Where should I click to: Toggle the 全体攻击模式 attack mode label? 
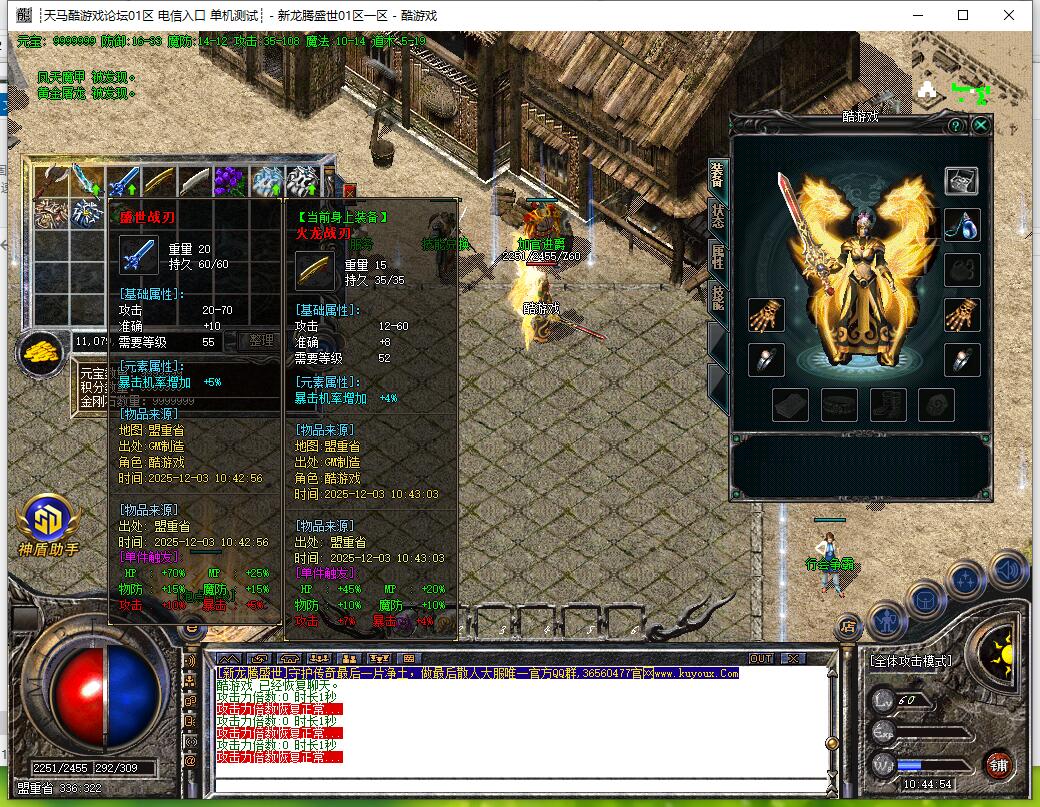[911, 660]
